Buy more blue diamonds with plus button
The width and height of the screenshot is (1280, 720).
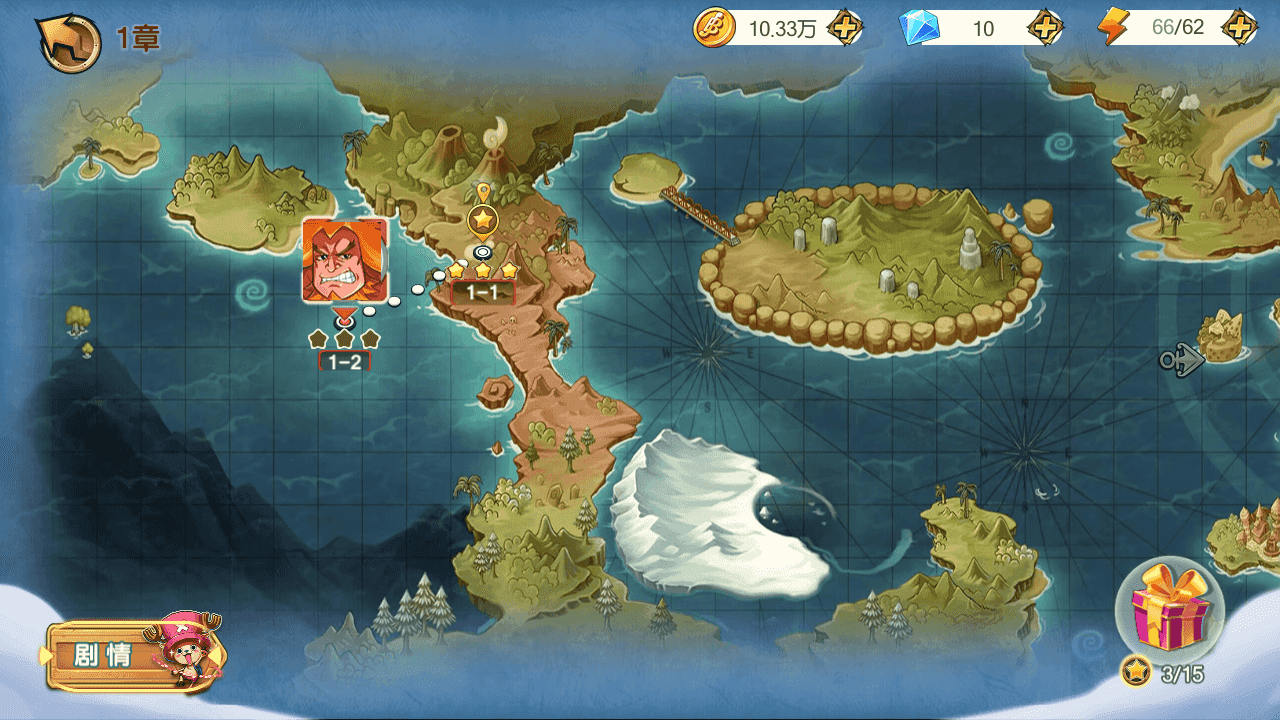(x=1045, y=28)
